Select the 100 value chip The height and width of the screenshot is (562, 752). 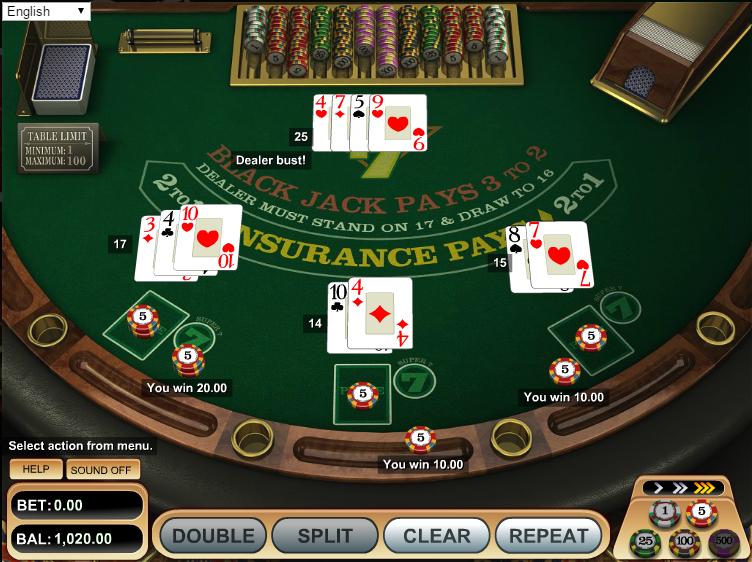tap(684, 542)
